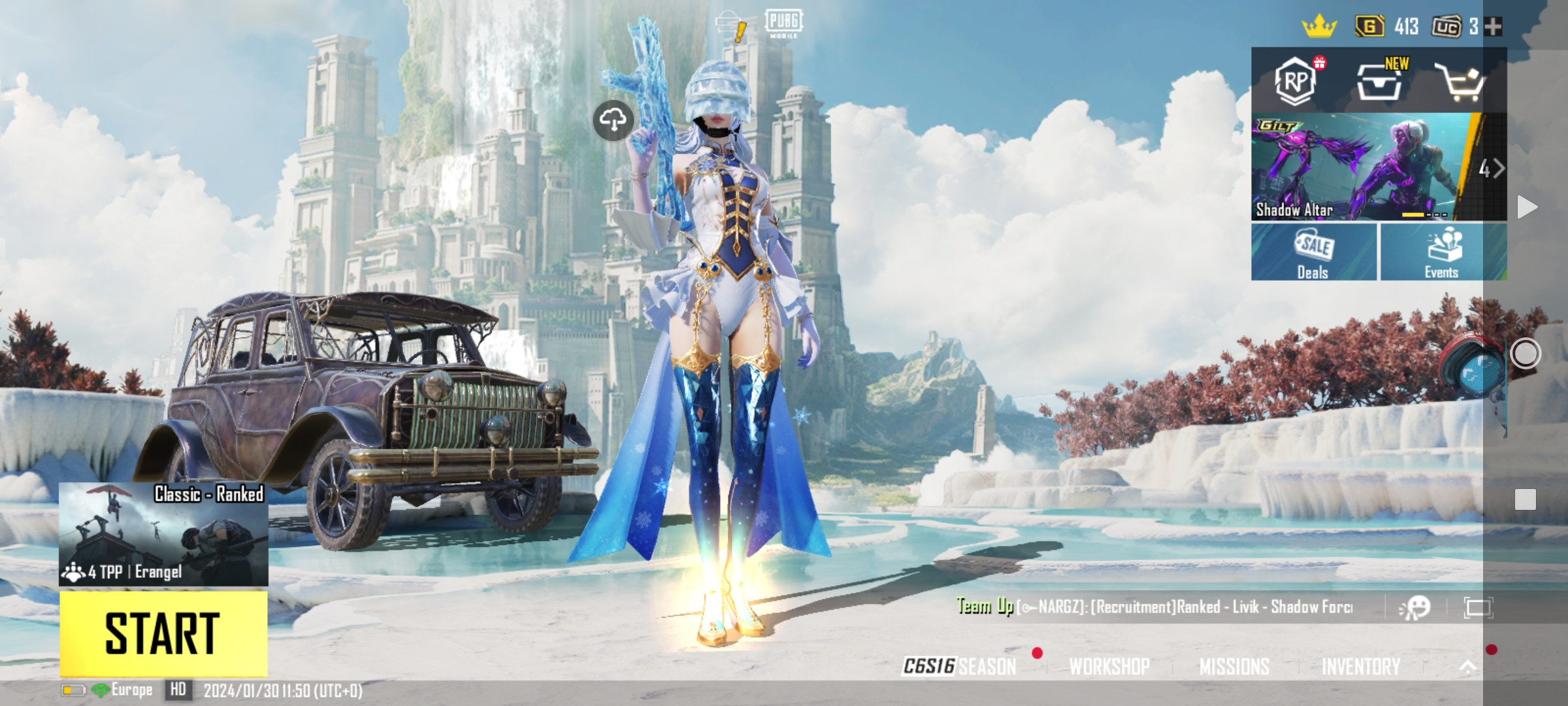
Task: Click the gold crown icon
Action: [1319, 27]
